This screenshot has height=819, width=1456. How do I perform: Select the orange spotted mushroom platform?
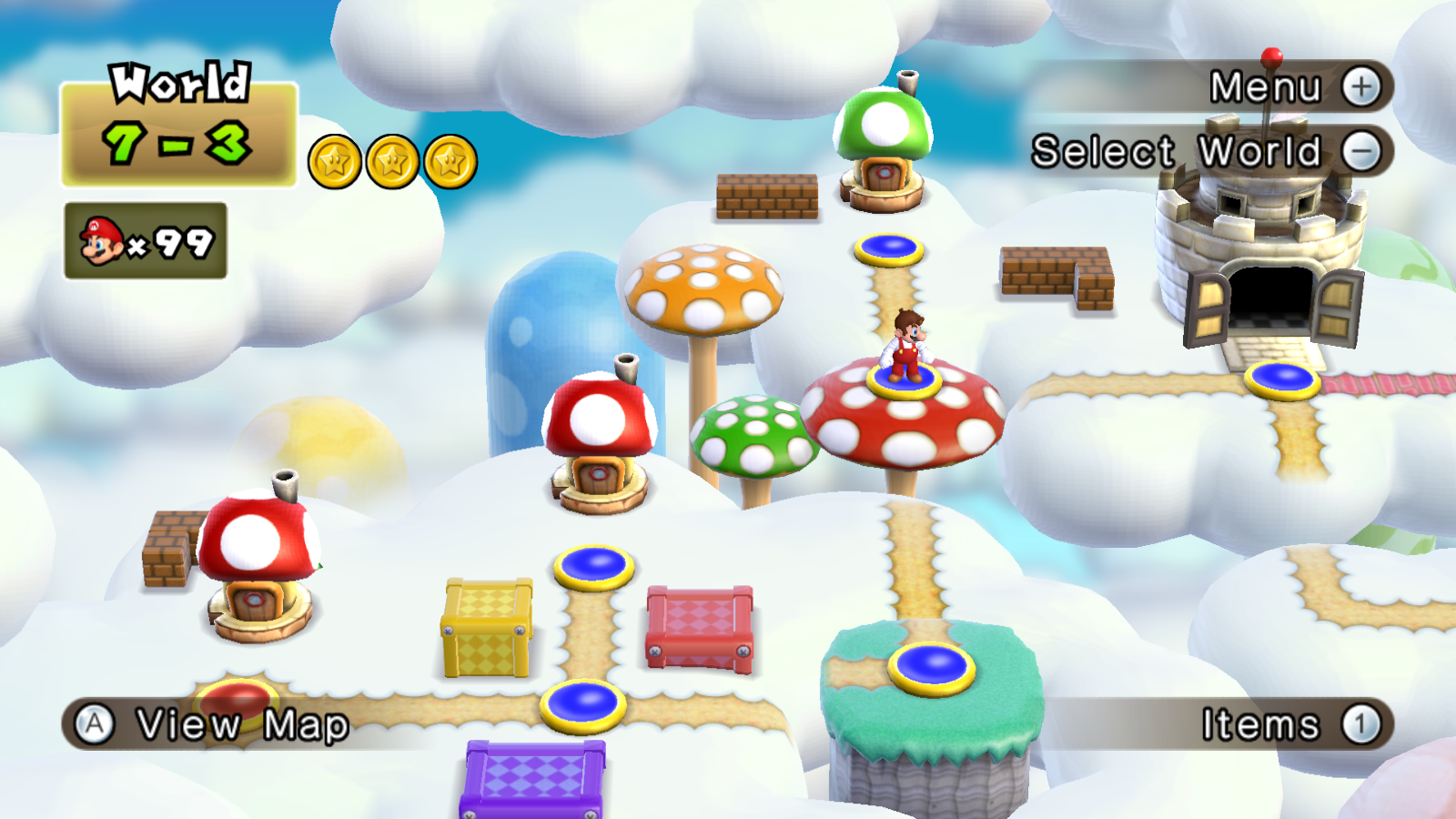(x=705, y=287)
